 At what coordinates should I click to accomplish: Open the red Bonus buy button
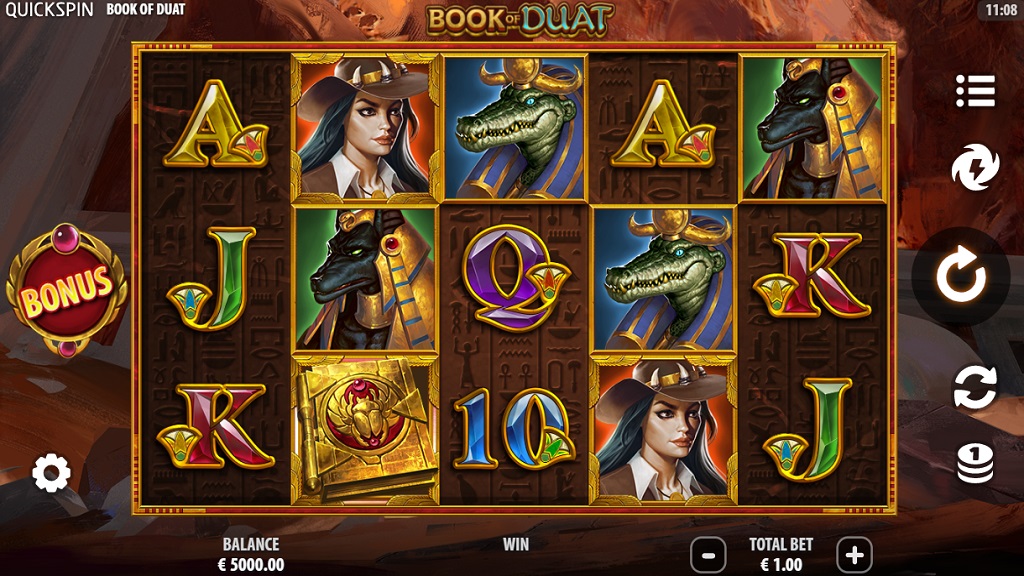pyautogui.click(x=66, y=290)
